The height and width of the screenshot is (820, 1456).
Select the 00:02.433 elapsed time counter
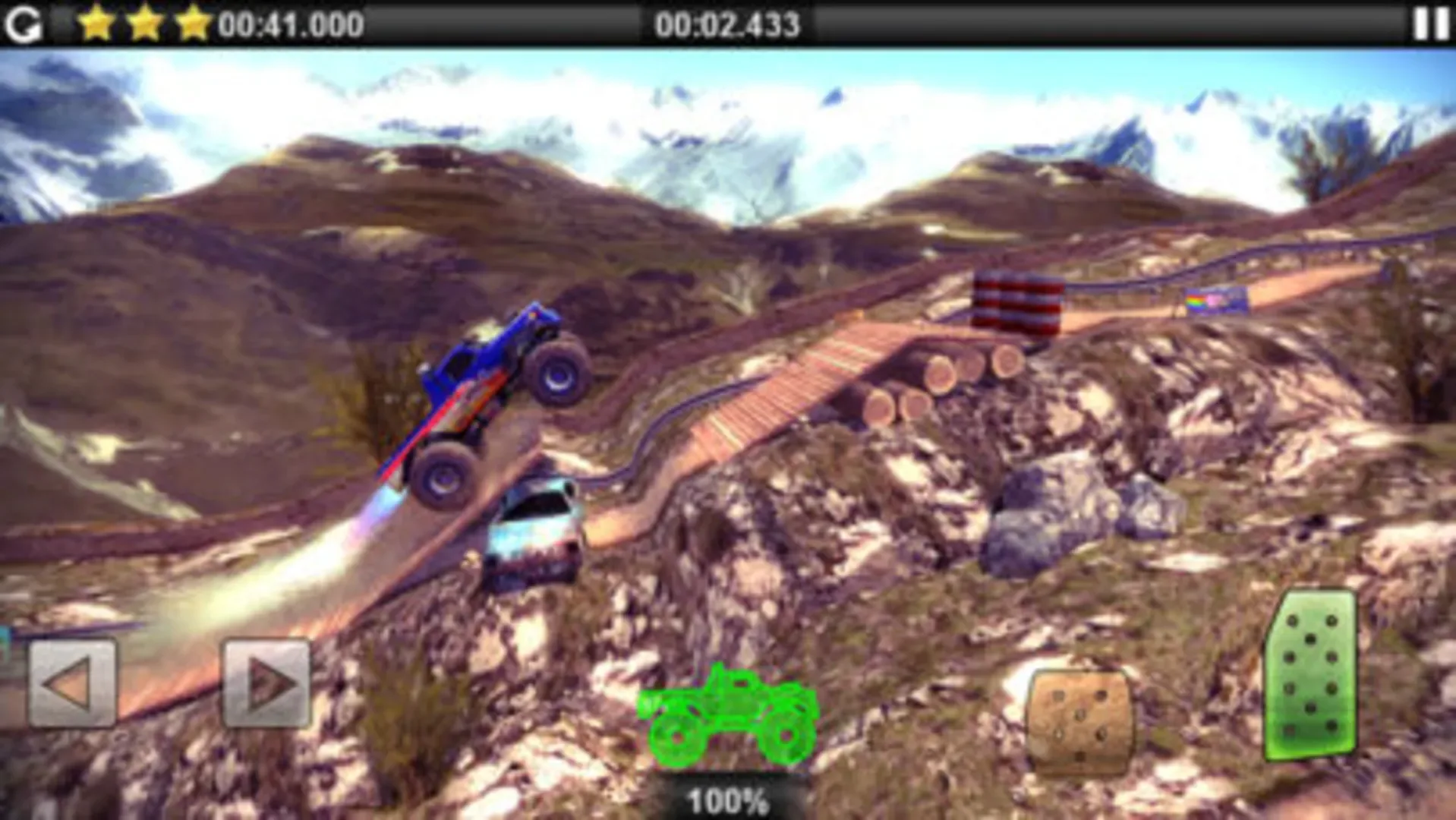(730, 23)
